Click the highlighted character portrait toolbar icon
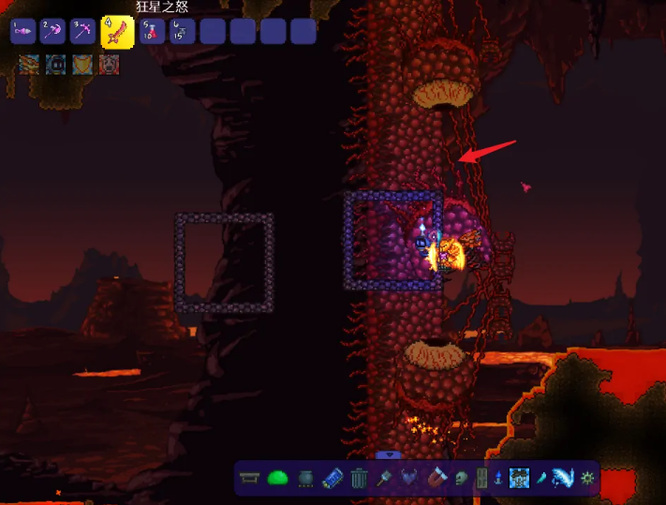Screen dimensions: 666x505 (519, 478)
